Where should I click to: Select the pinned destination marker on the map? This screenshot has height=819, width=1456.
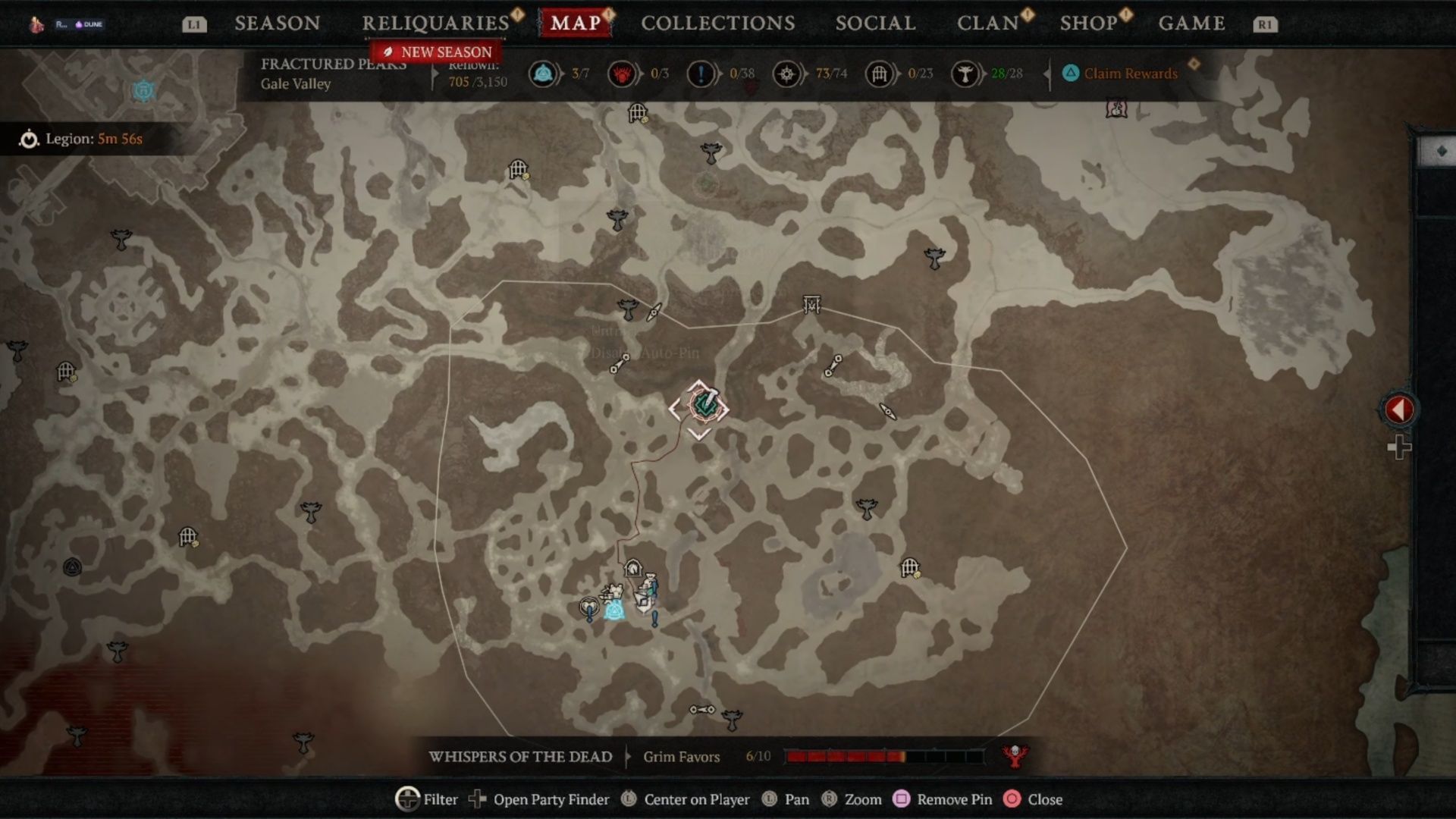point(699,407)
